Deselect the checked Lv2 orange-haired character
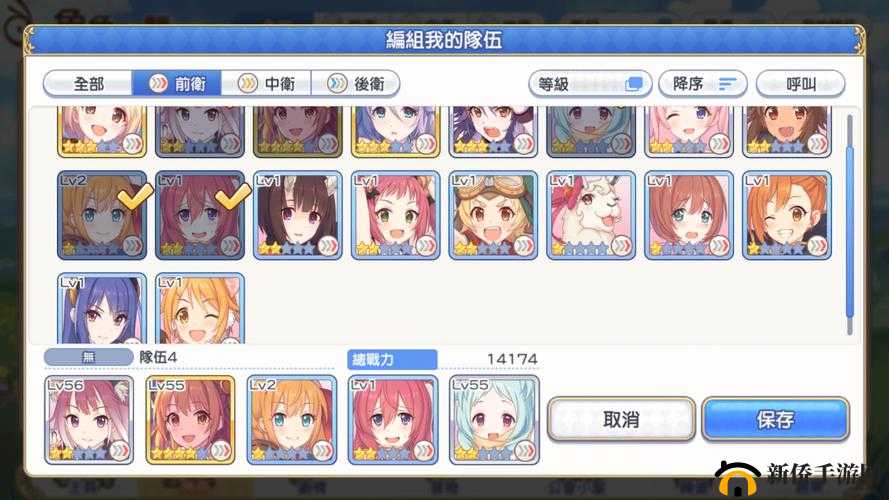Screen dimensions: 889x500 tap(102, 215)
